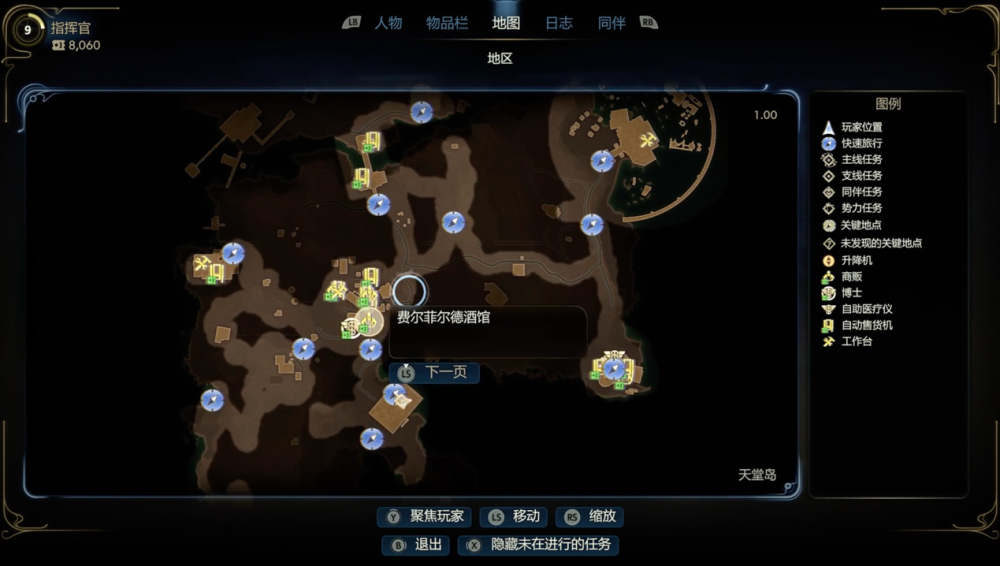
Task: Select the 地图 tab
Action: (x=506, y=23)
